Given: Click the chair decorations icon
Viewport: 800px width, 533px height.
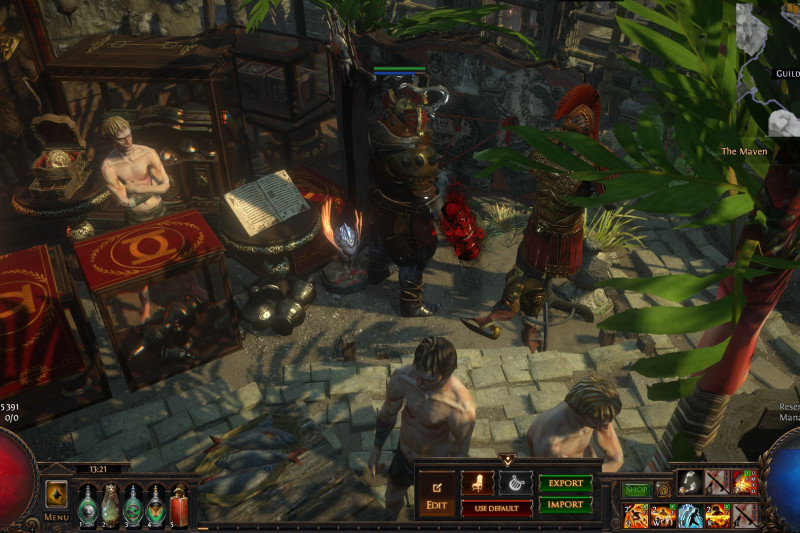Looking at the screenshot, I should pos(477,483).
